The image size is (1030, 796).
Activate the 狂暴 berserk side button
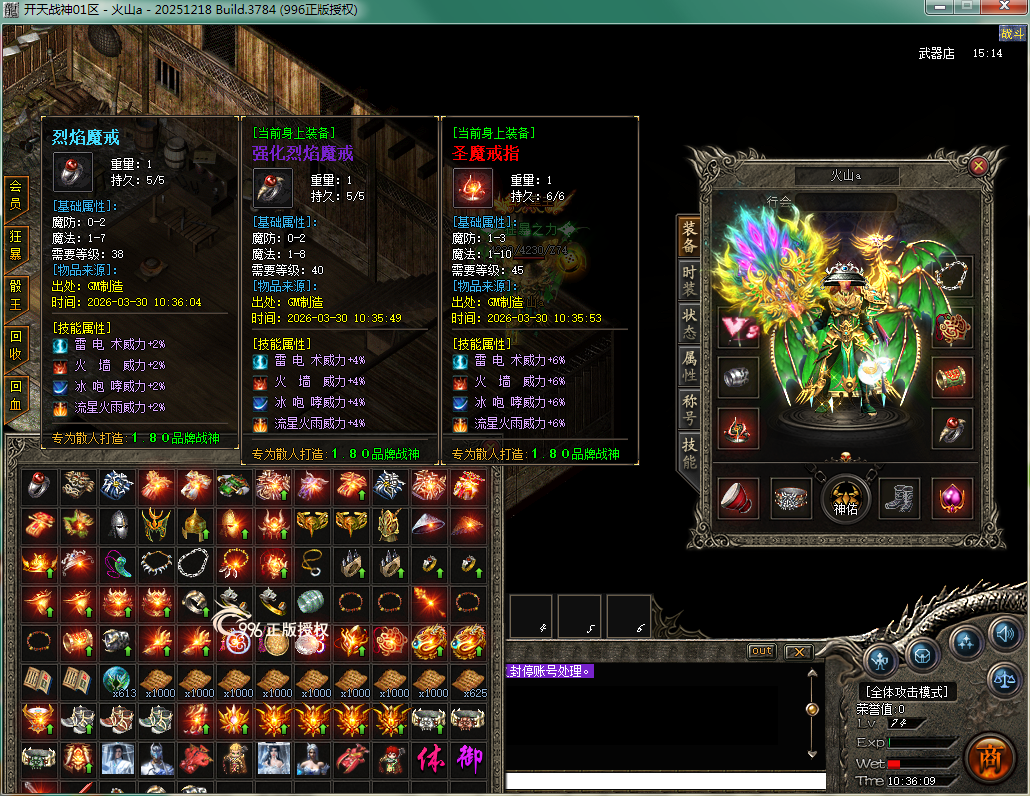[x=16, y=245]
